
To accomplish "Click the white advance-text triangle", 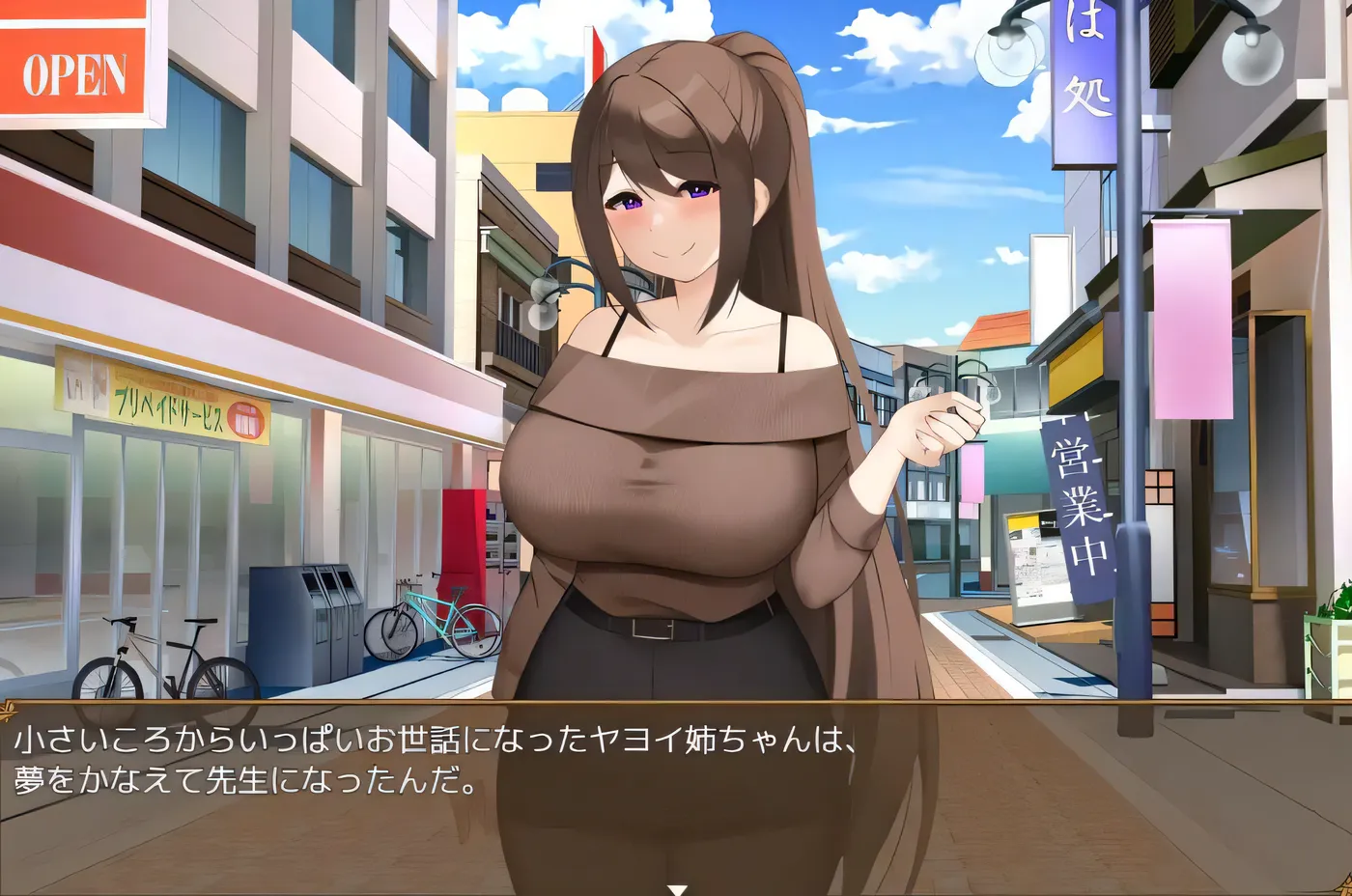I will tap(676, 886).
